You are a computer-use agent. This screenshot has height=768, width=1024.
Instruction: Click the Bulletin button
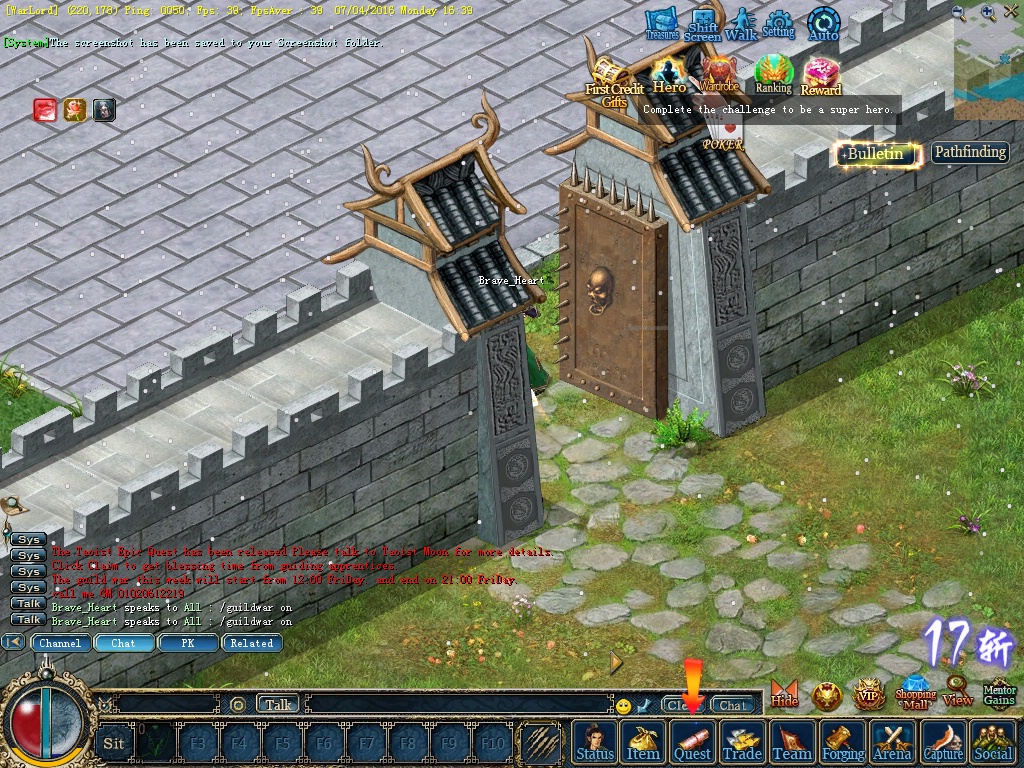876,153
